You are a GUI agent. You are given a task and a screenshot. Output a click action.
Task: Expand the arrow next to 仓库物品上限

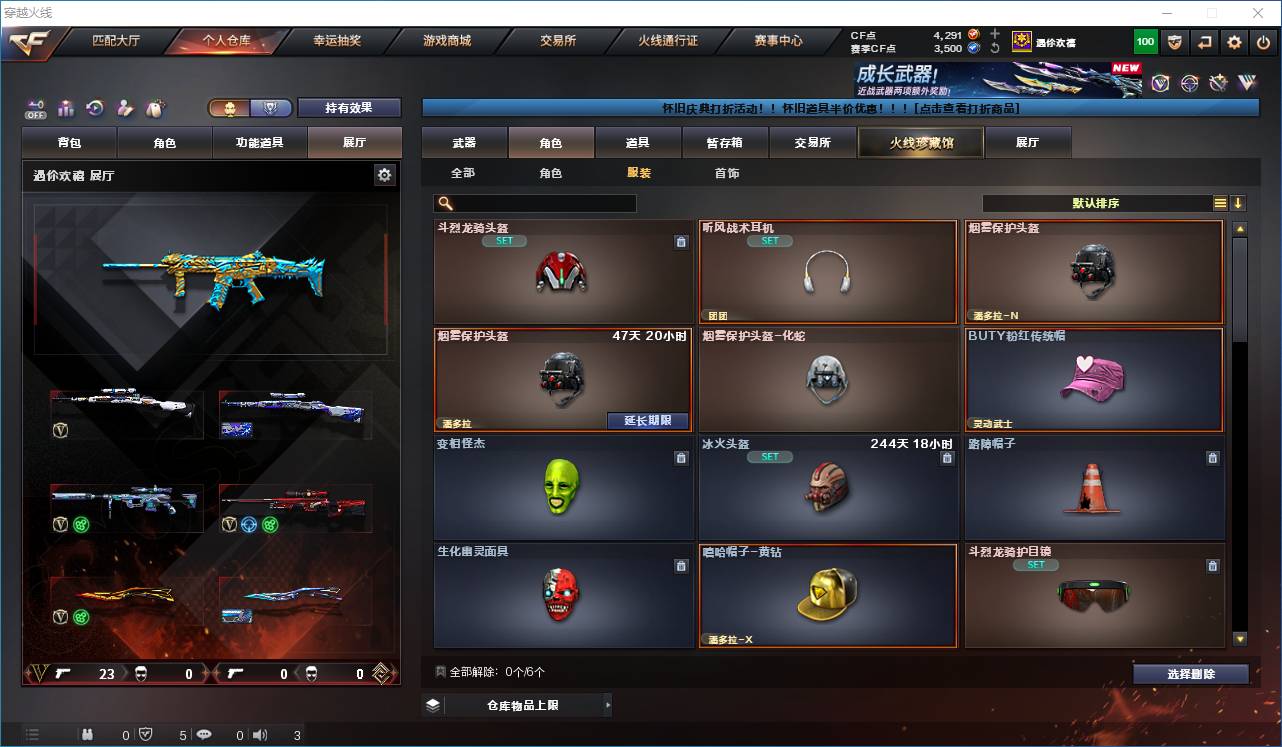(x=607, y=704)
